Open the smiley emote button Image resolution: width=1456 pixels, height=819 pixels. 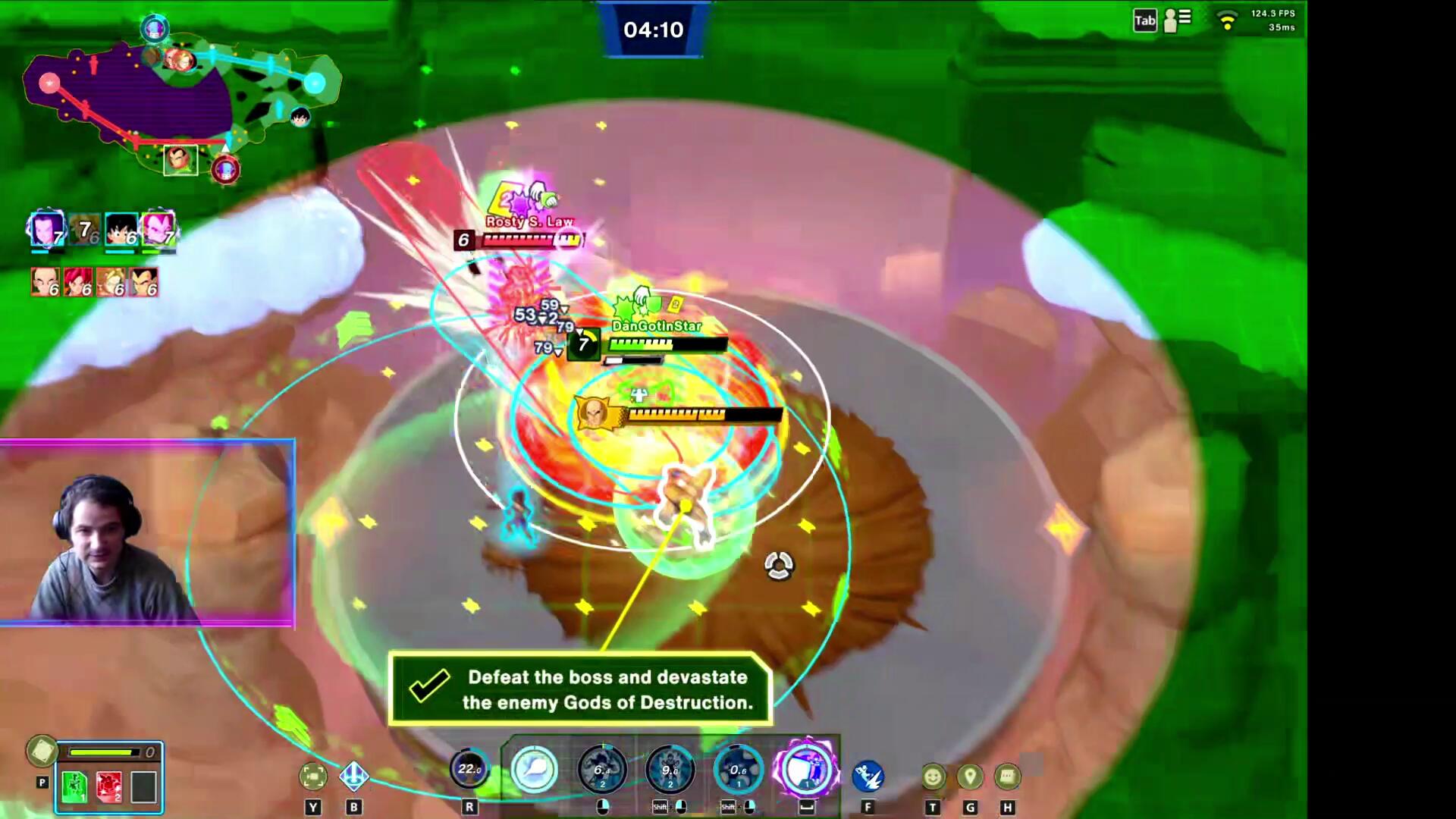933,777
